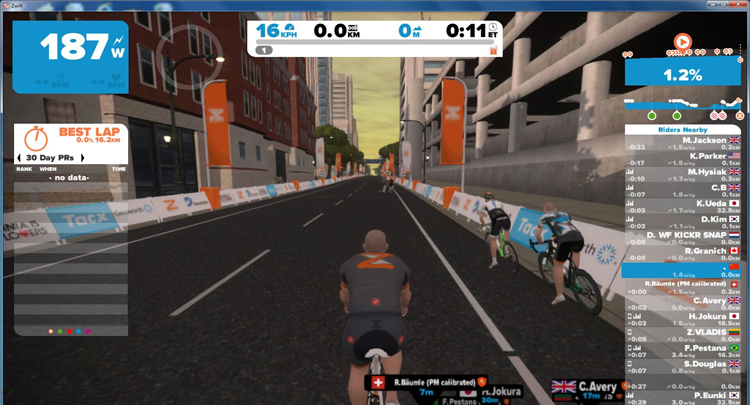This screenshot has width=750, height=405.
Task: Show the previous 30 Day PRs period
Action: click(18, 159)
